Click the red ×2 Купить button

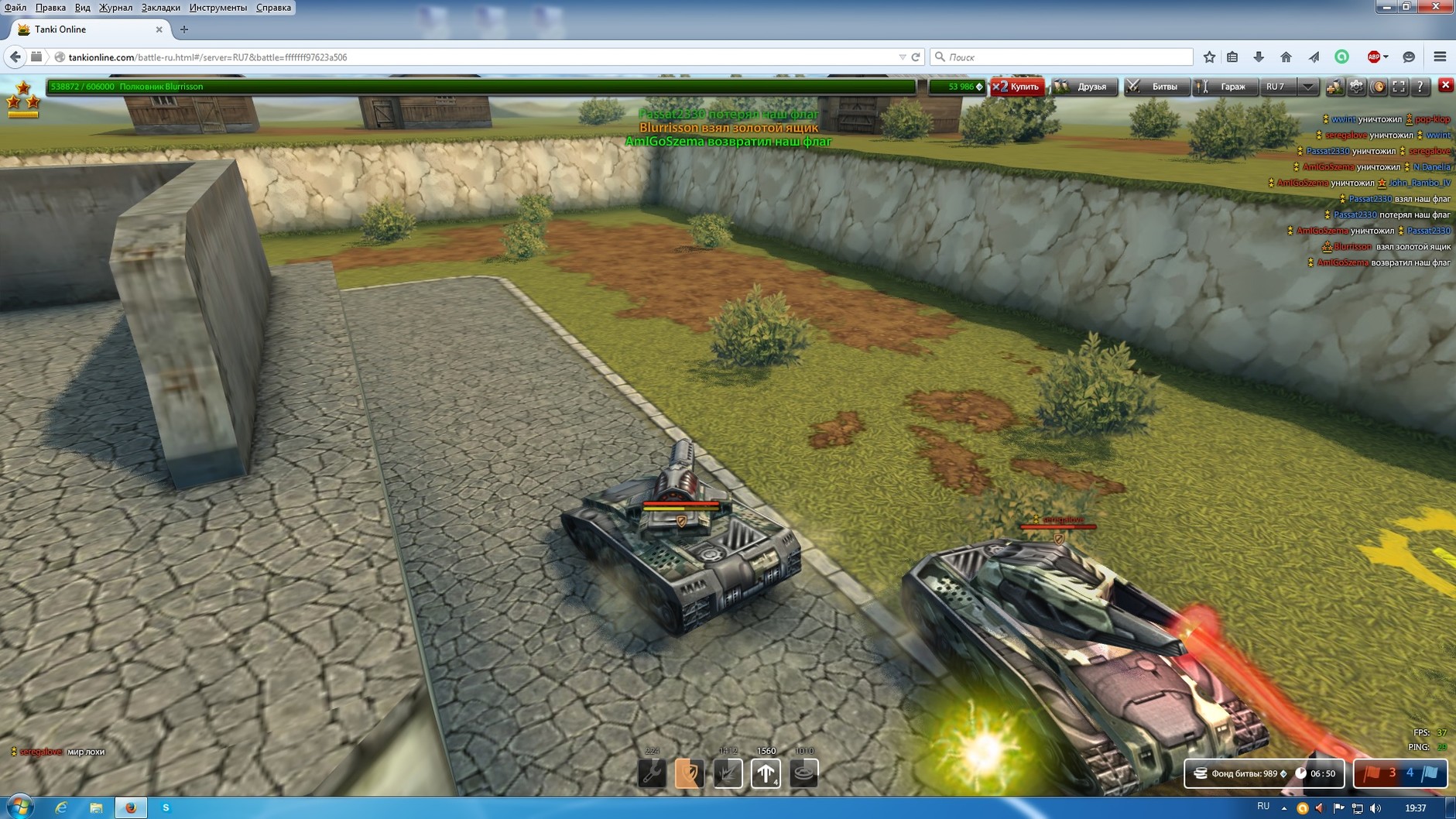coord(1018,87)
